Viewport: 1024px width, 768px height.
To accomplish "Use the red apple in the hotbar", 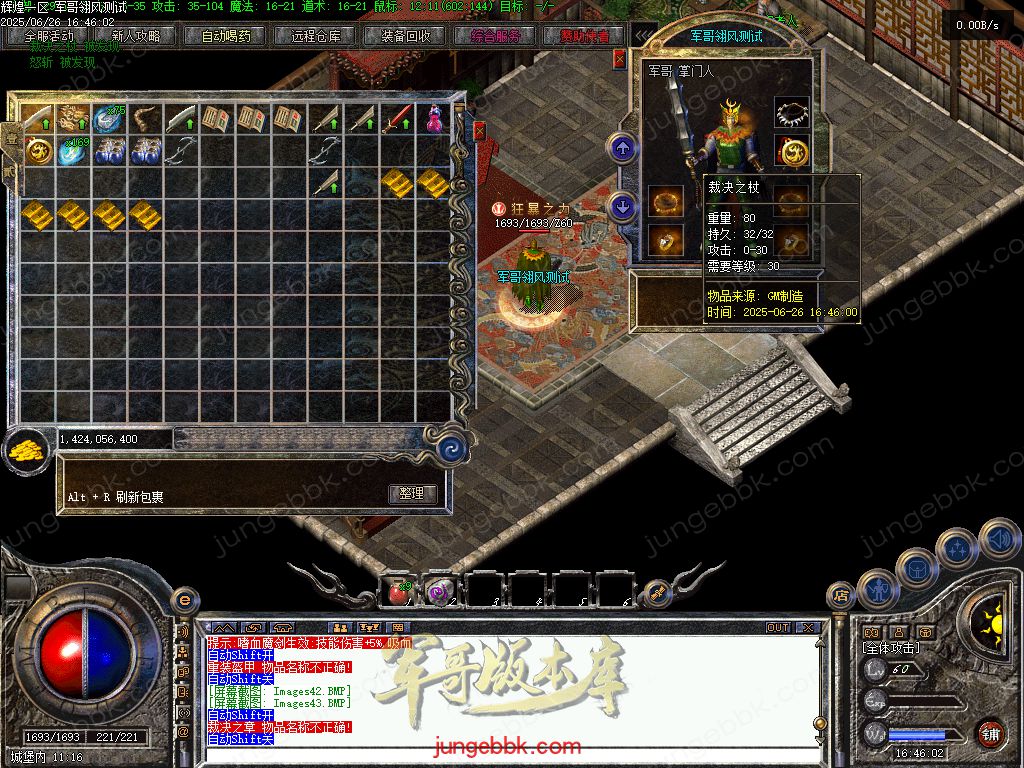I will [399, 592].
